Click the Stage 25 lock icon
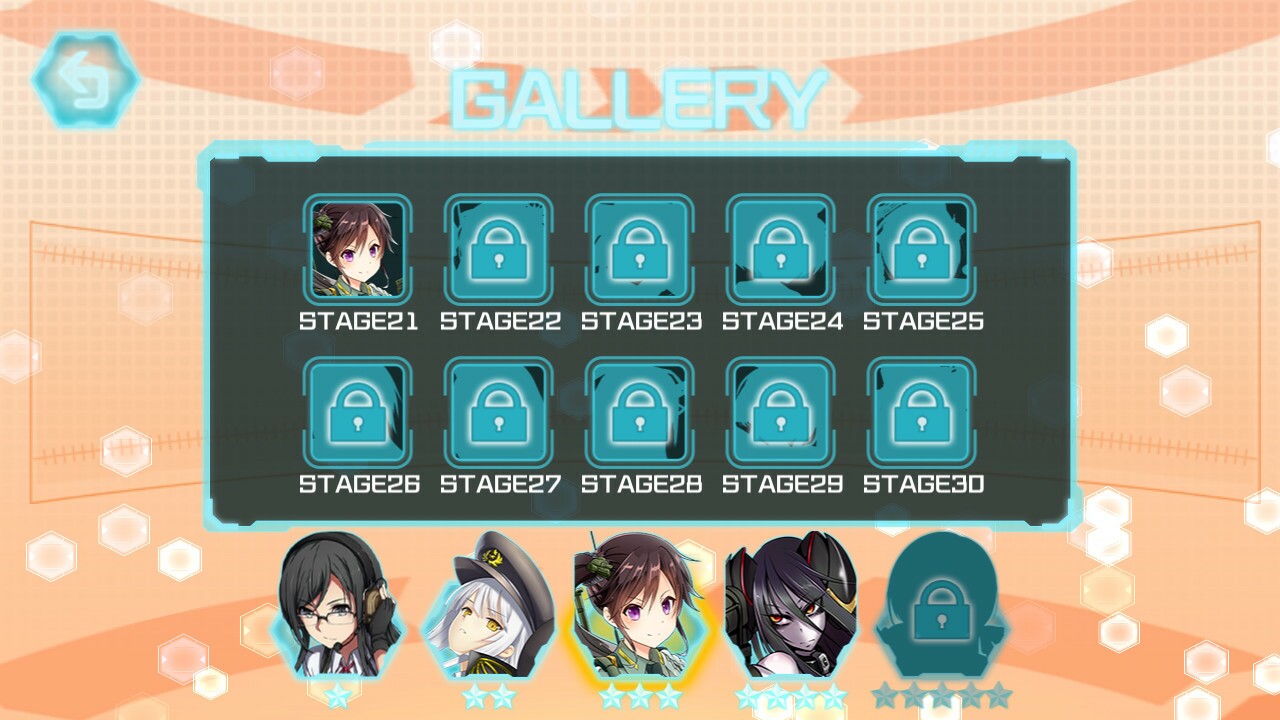The height and width of the screenshot is (720, 1280). (x=923, y=249)
